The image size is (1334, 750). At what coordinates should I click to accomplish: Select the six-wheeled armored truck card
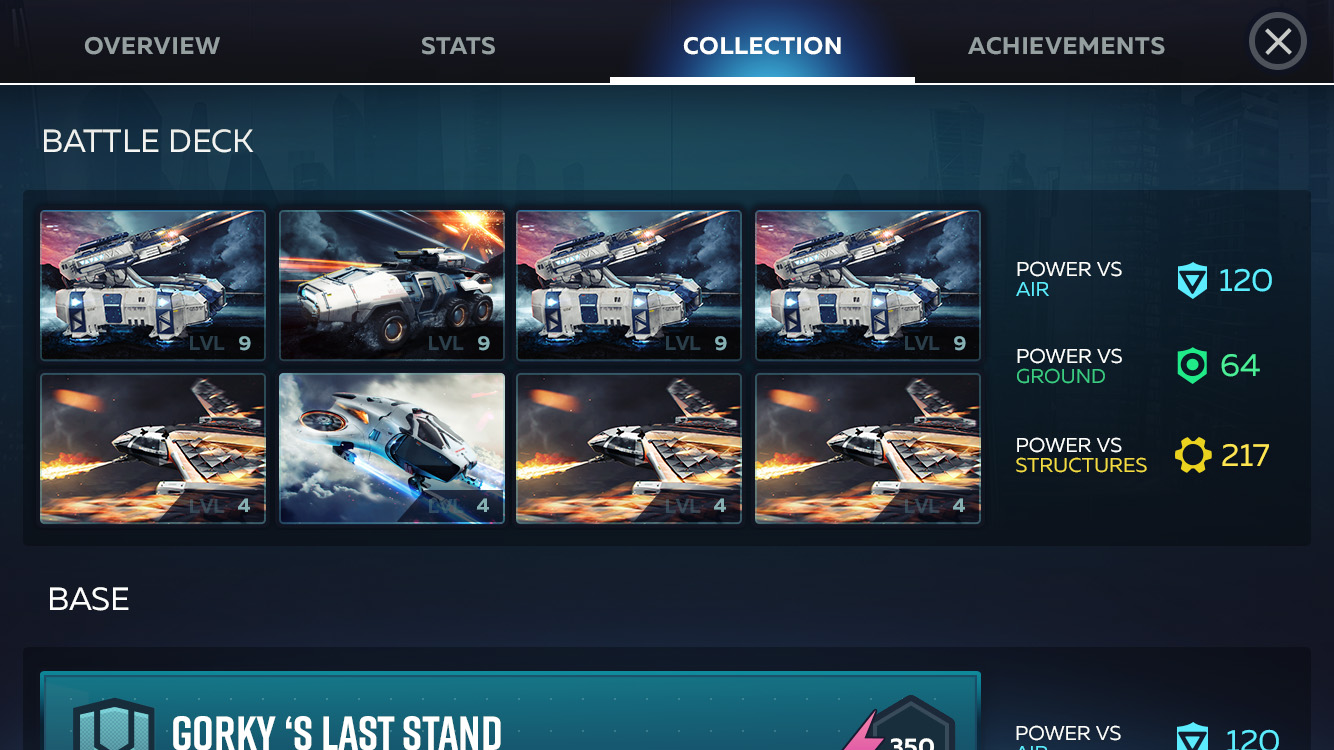392,285
